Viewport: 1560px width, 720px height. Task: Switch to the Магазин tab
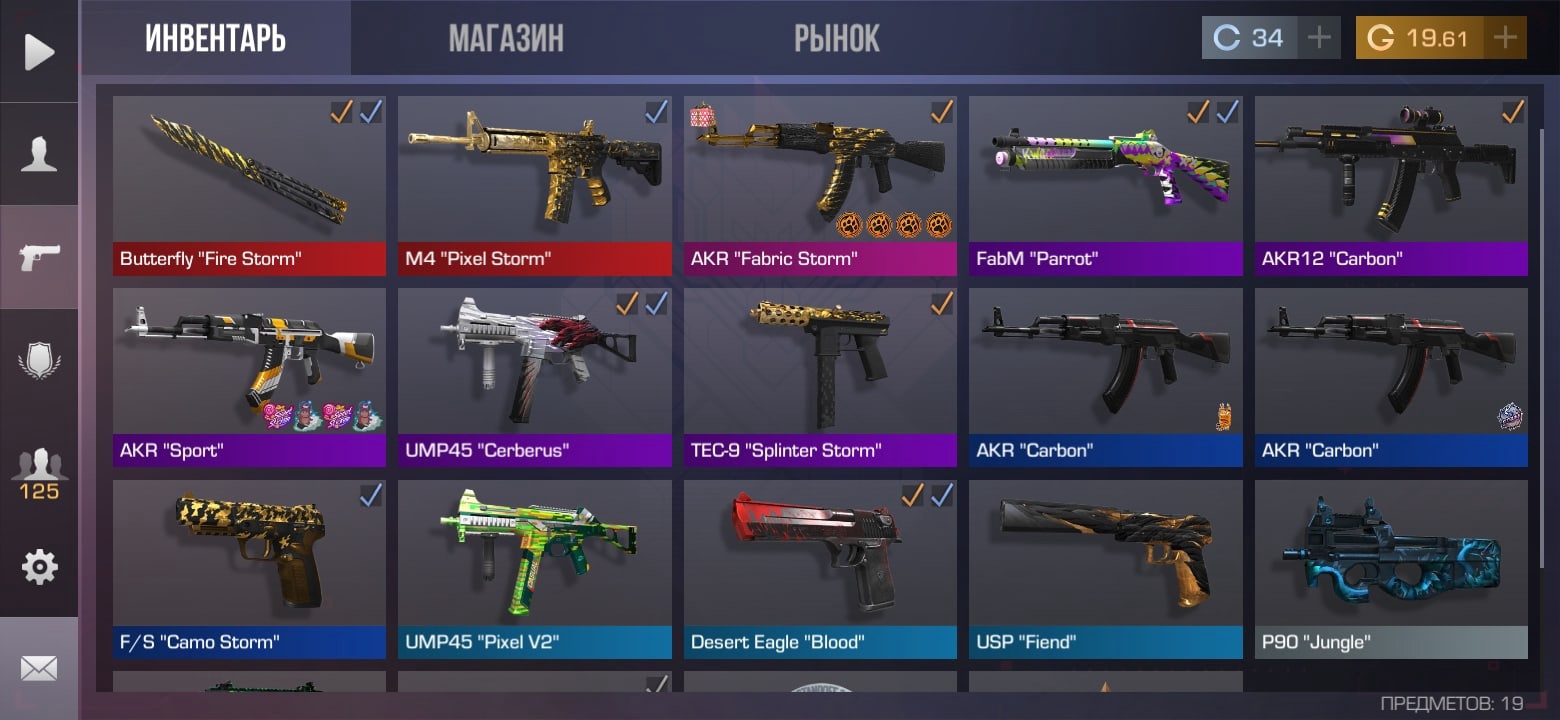pos(506,39)
